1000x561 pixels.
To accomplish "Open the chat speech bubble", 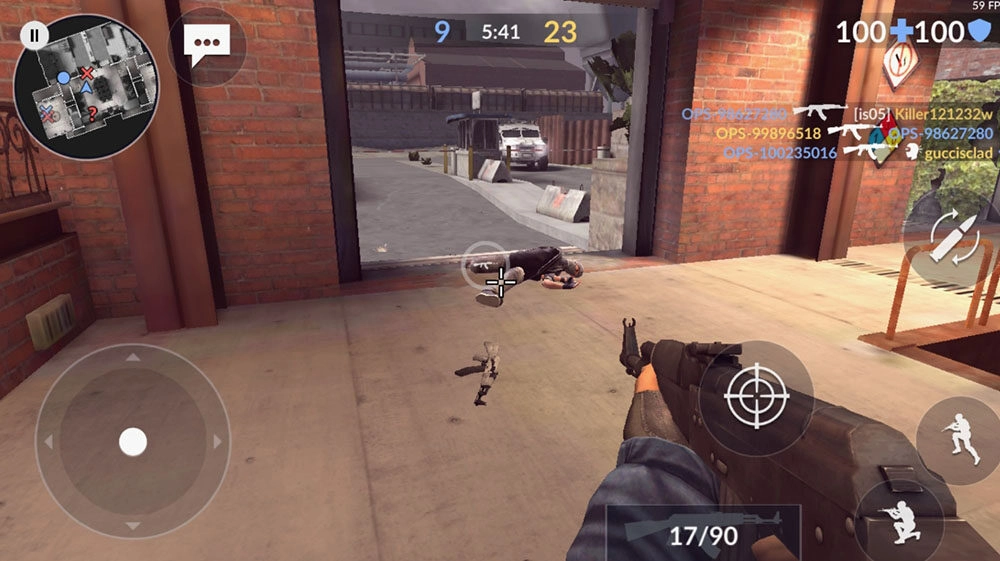I will [x=207, y=45].
